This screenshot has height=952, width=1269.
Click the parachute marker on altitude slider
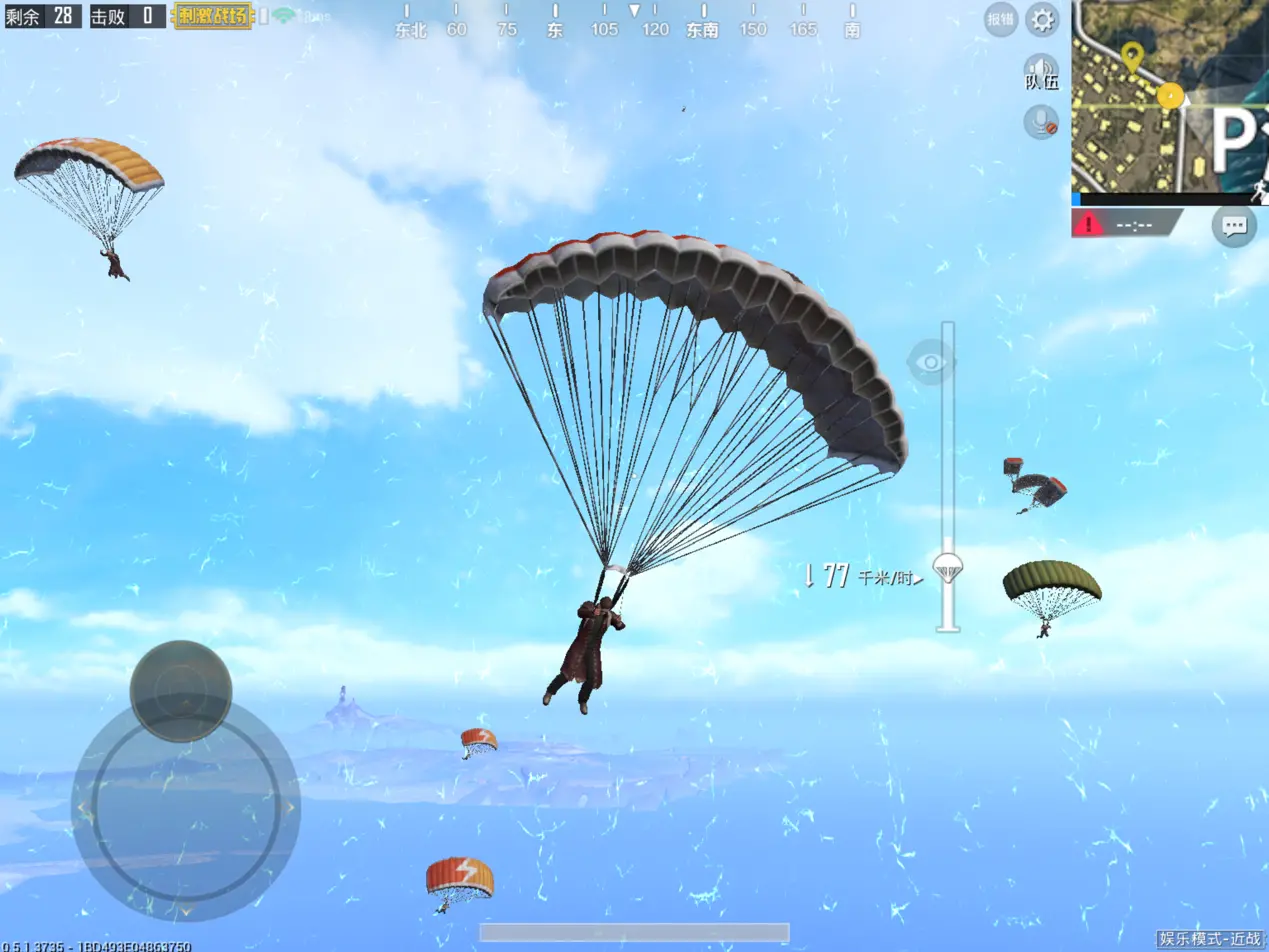pos(947,569)
